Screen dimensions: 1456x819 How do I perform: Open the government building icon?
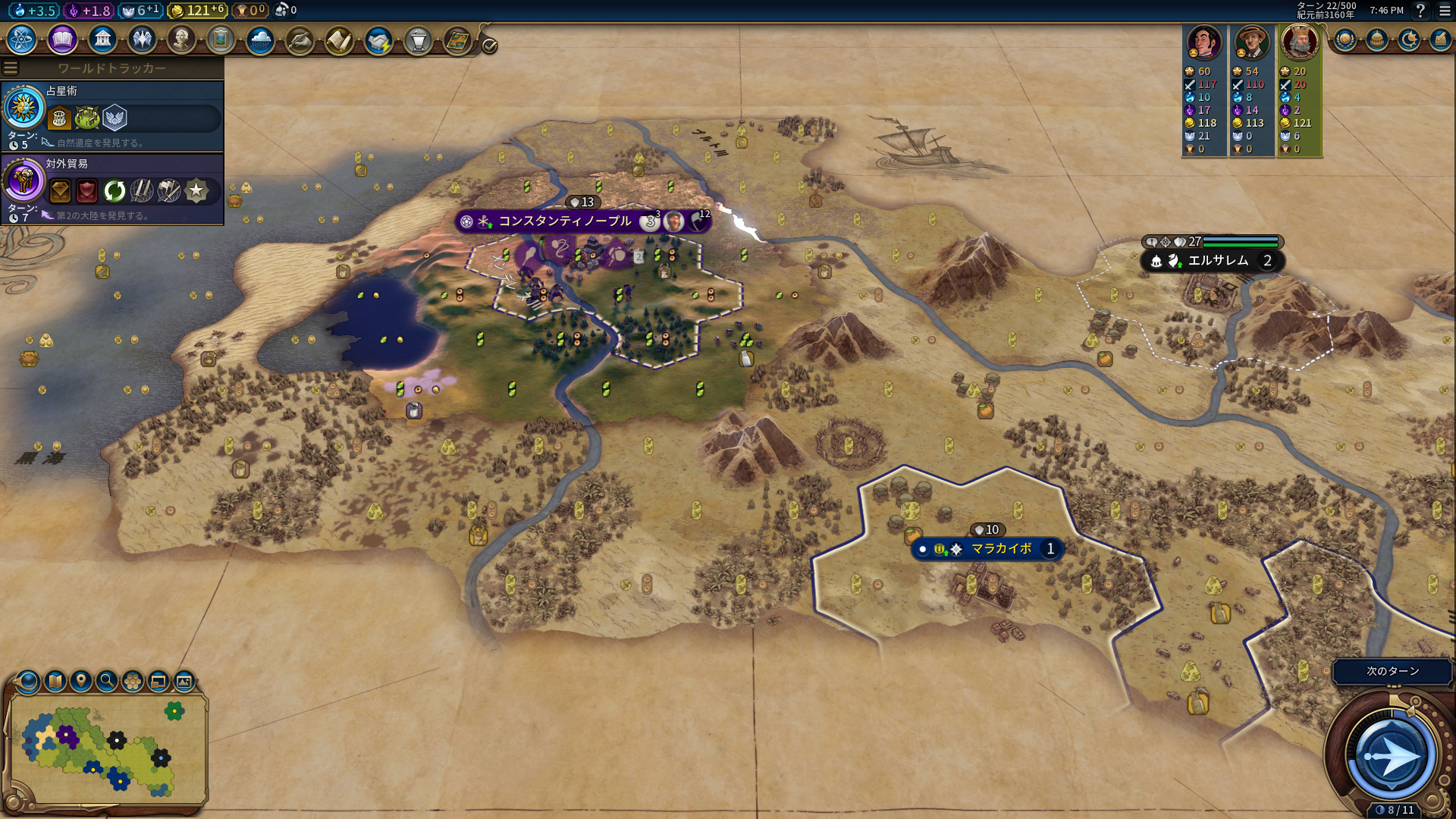pyautogui.click(x=102, y=39)
